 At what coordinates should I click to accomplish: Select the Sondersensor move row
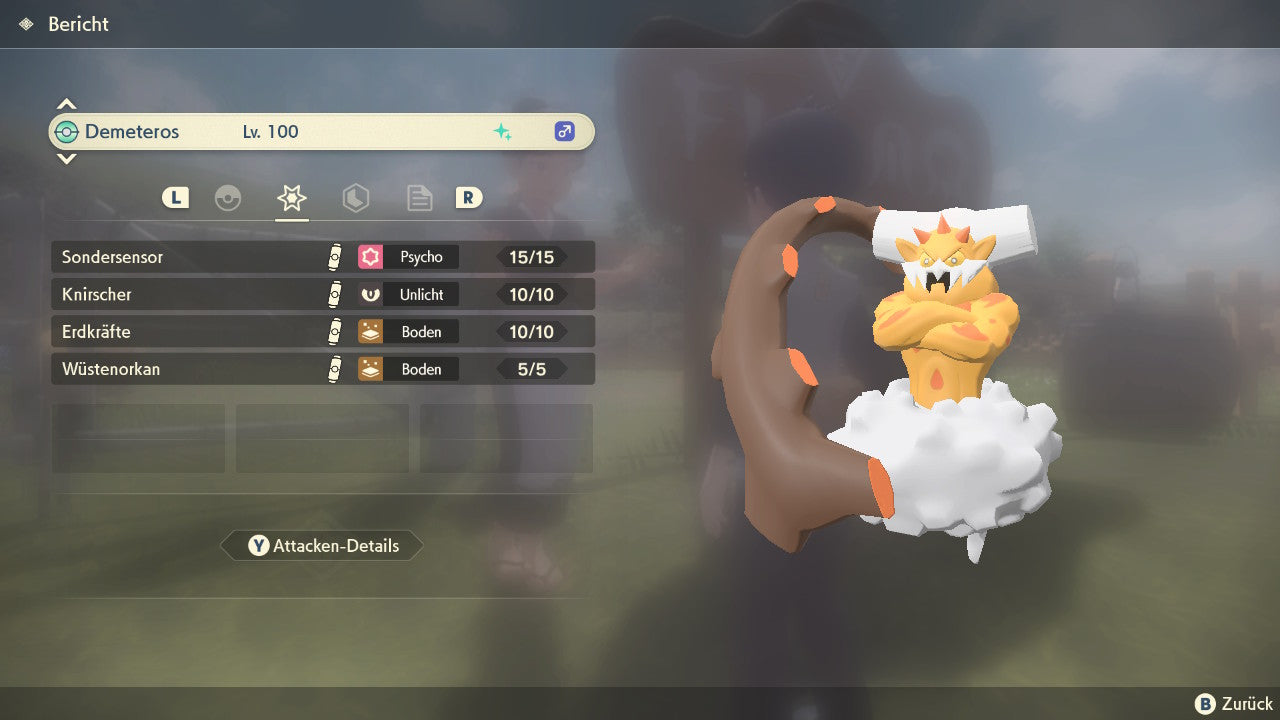click(322, 257)
